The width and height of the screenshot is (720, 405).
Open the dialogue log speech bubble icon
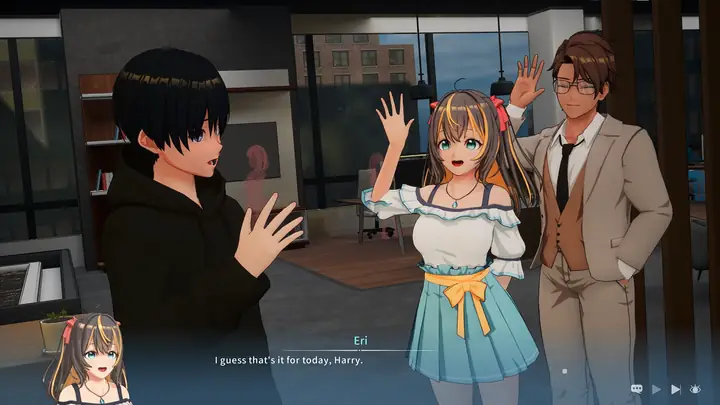pyautogui.click(x=636, y=388)
